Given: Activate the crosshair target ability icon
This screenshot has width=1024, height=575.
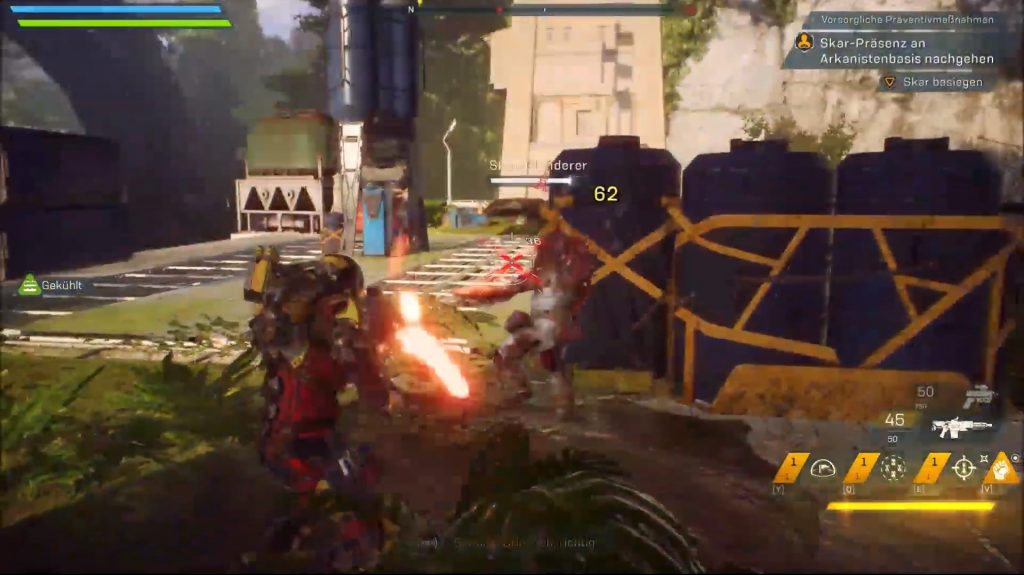Looking at the screenshot, I should pos(963,468).
